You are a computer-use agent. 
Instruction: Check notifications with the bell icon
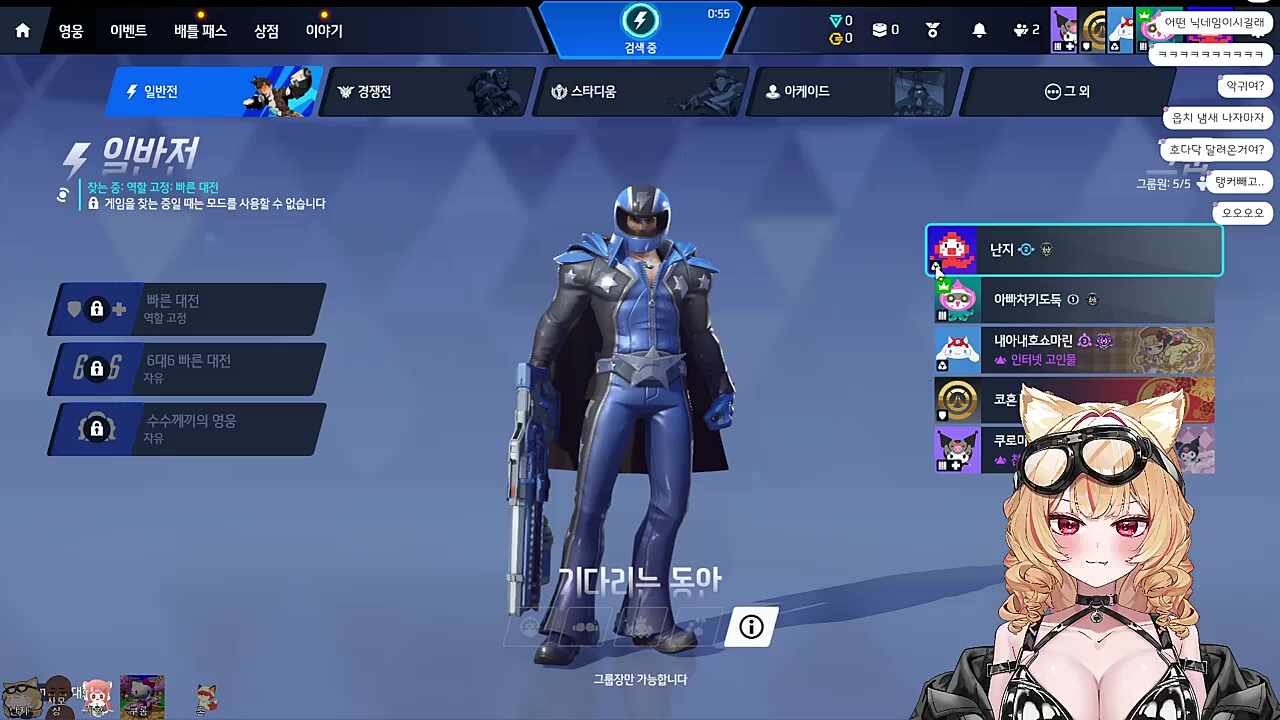pyautogui.click(x=977, y=30)
